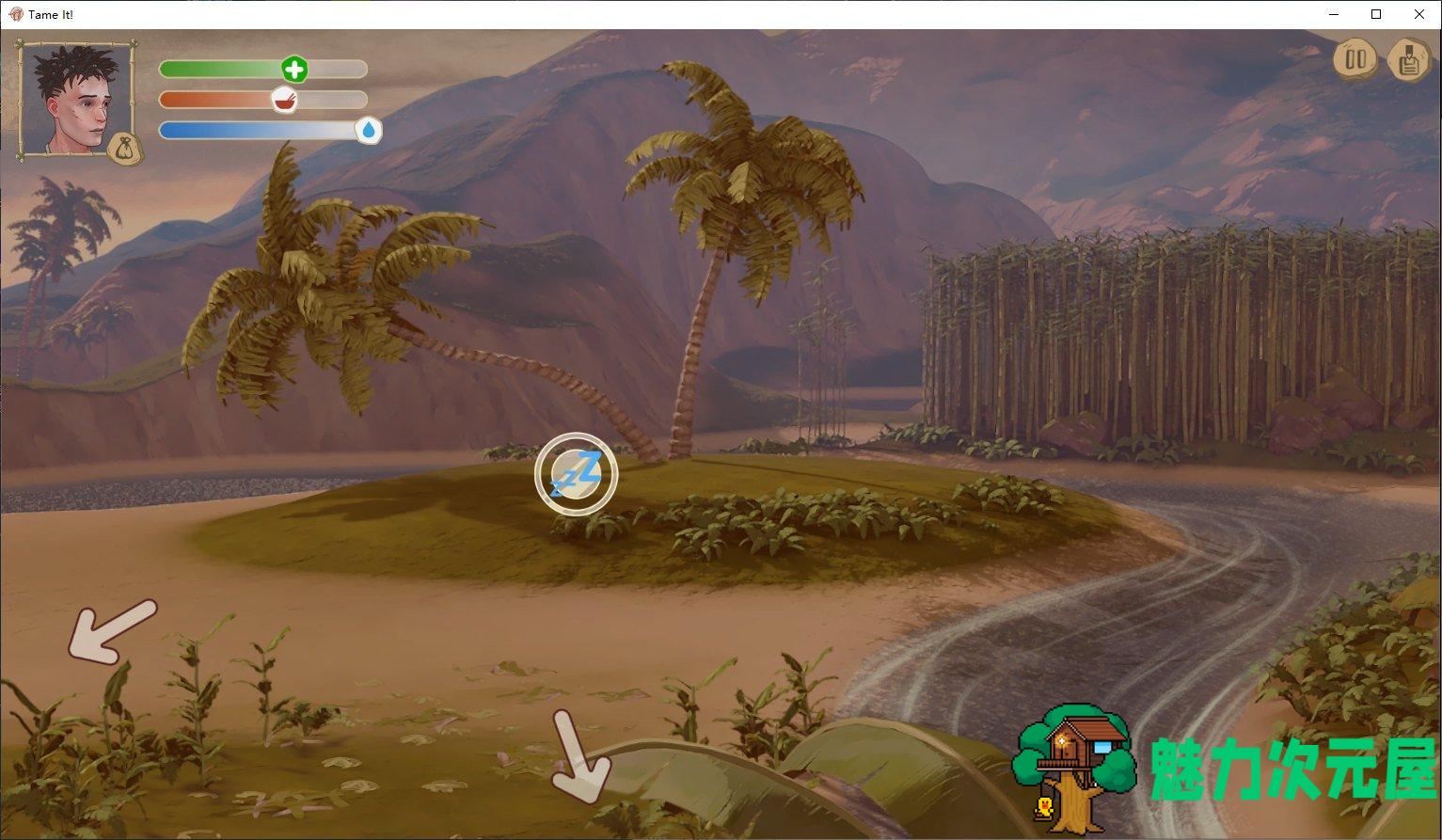Open the journal clipboard icon
The image size is (1442, 840).
point(1408,59)
